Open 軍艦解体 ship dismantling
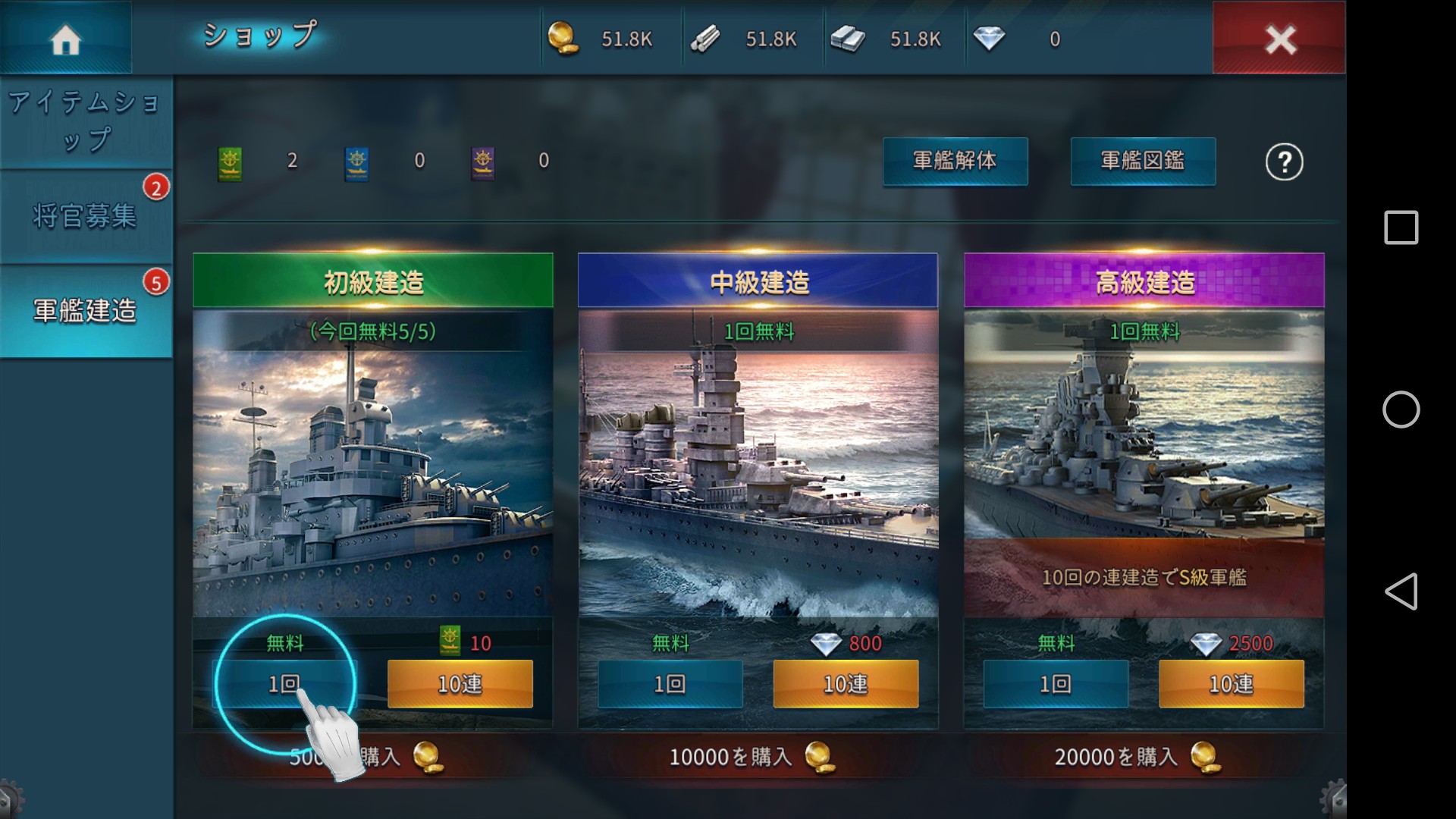Screen dimensions: 1456x819 955,161
